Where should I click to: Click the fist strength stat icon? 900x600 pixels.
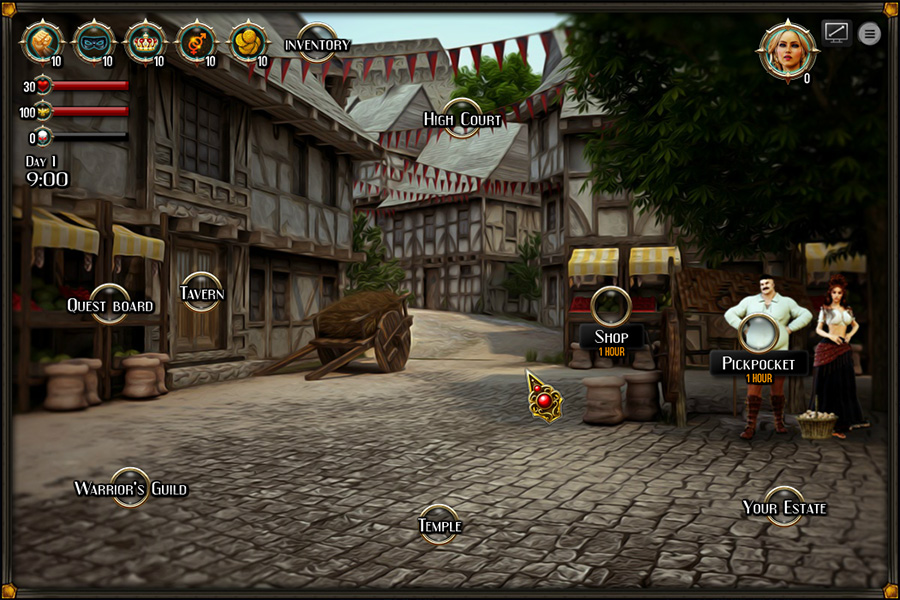point(43,41)
